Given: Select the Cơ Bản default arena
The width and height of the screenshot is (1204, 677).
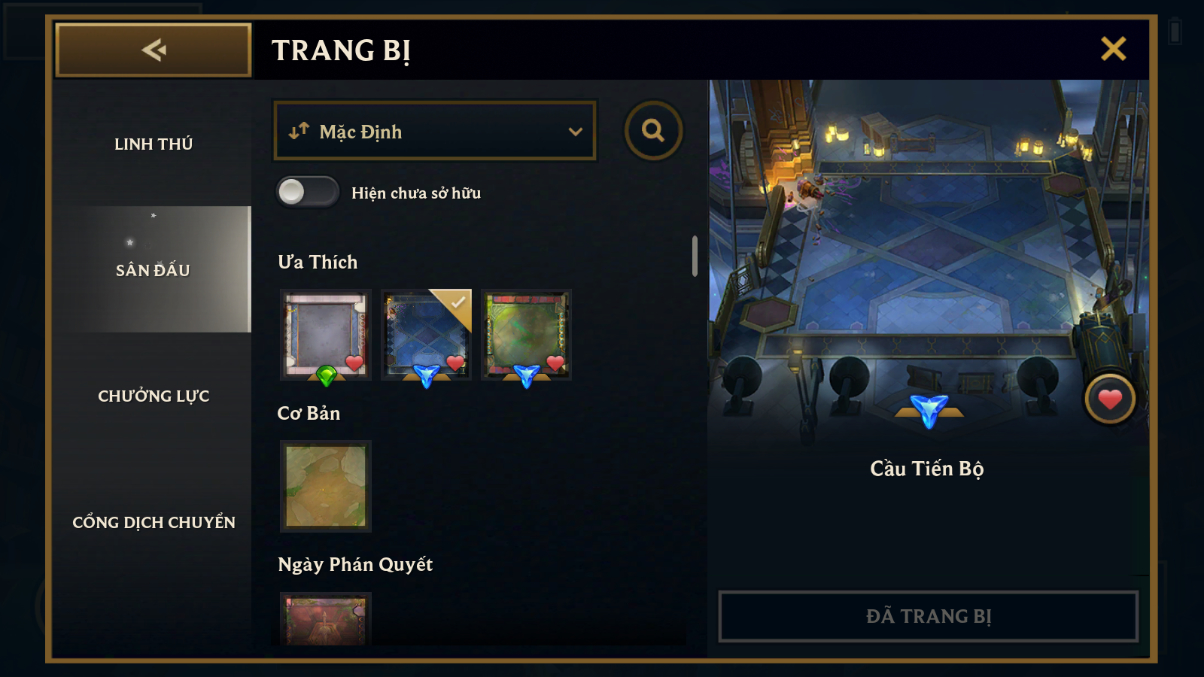Looking at the screenshot, I should (325, 486).
